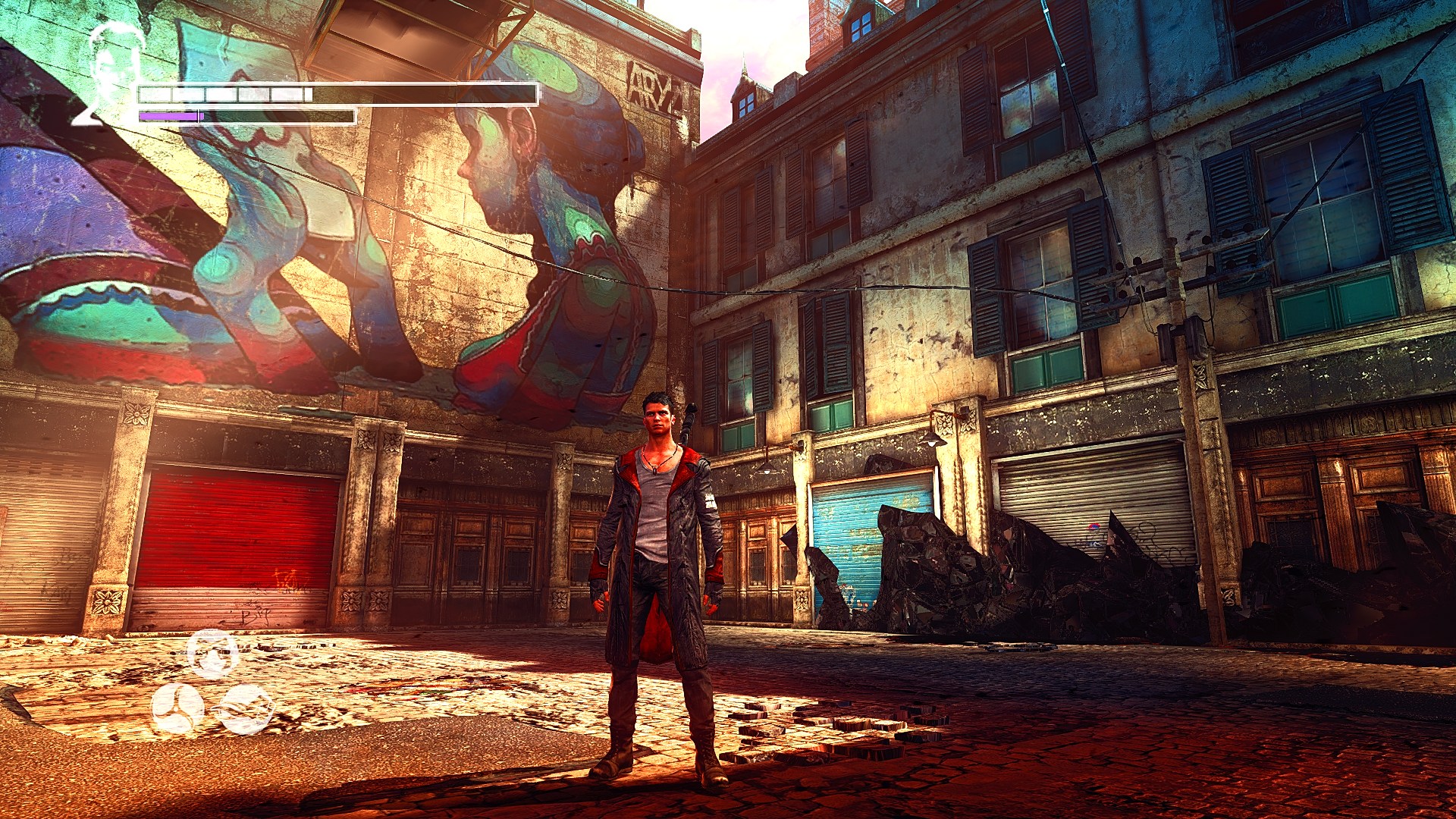Select the three-bladed weapon icon
1456x819 pixels.
(178, 708)
